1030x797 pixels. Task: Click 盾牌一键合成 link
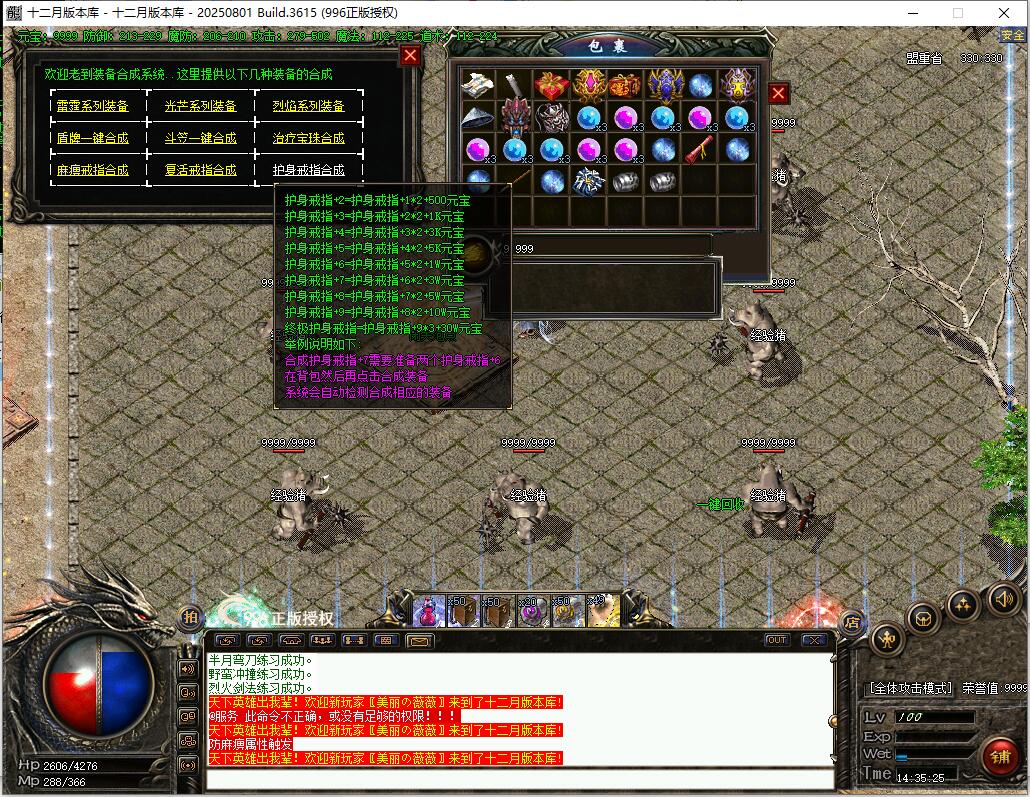[91, 138]
